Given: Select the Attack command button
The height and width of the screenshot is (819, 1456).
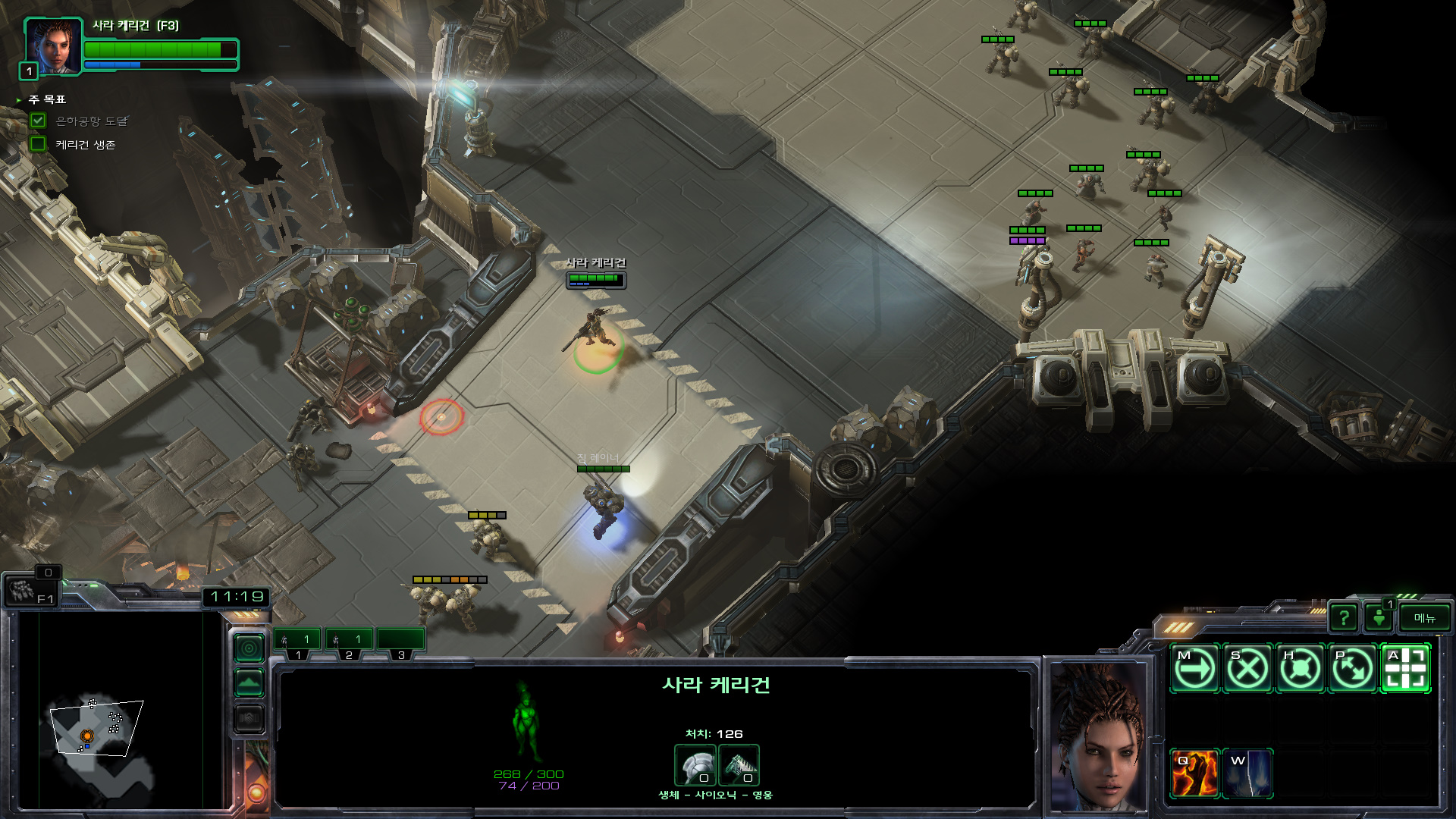Looking at the screenshot, I should (x=1405, y=669).
